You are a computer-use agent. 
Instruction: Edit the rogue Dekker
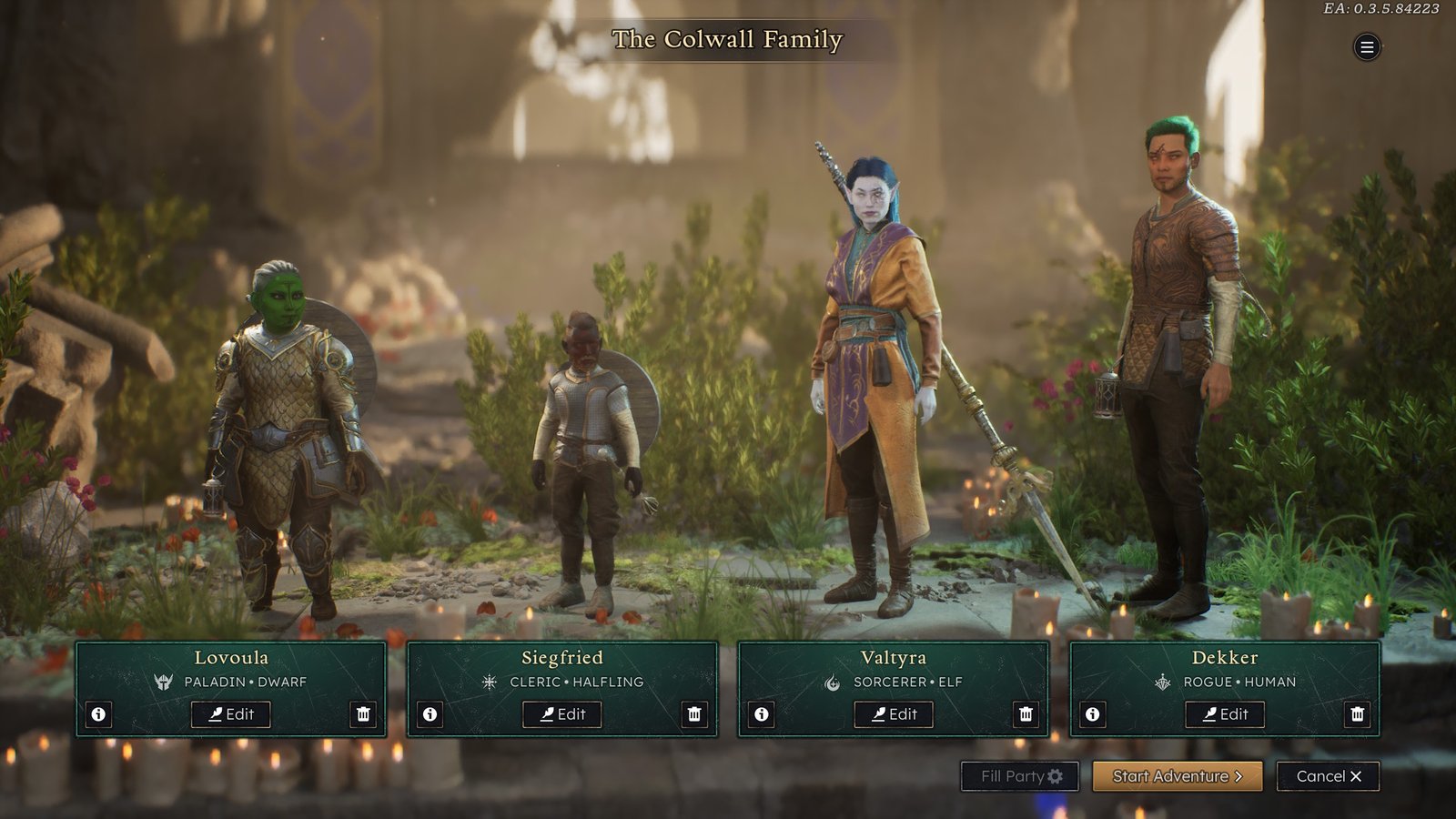pyautogui.click(x=1224, y=714)
